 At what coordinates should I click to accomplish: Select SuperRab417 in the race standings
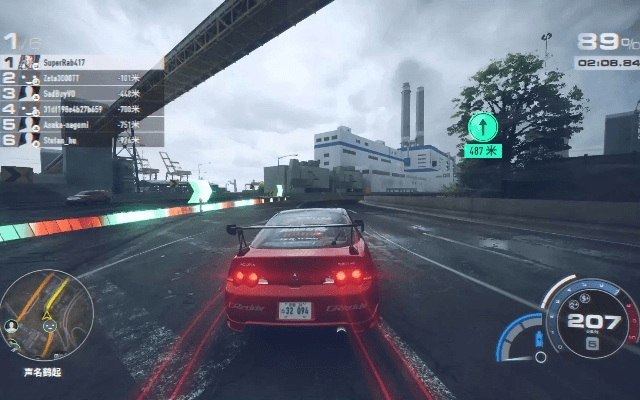click(x=80, y=62)
